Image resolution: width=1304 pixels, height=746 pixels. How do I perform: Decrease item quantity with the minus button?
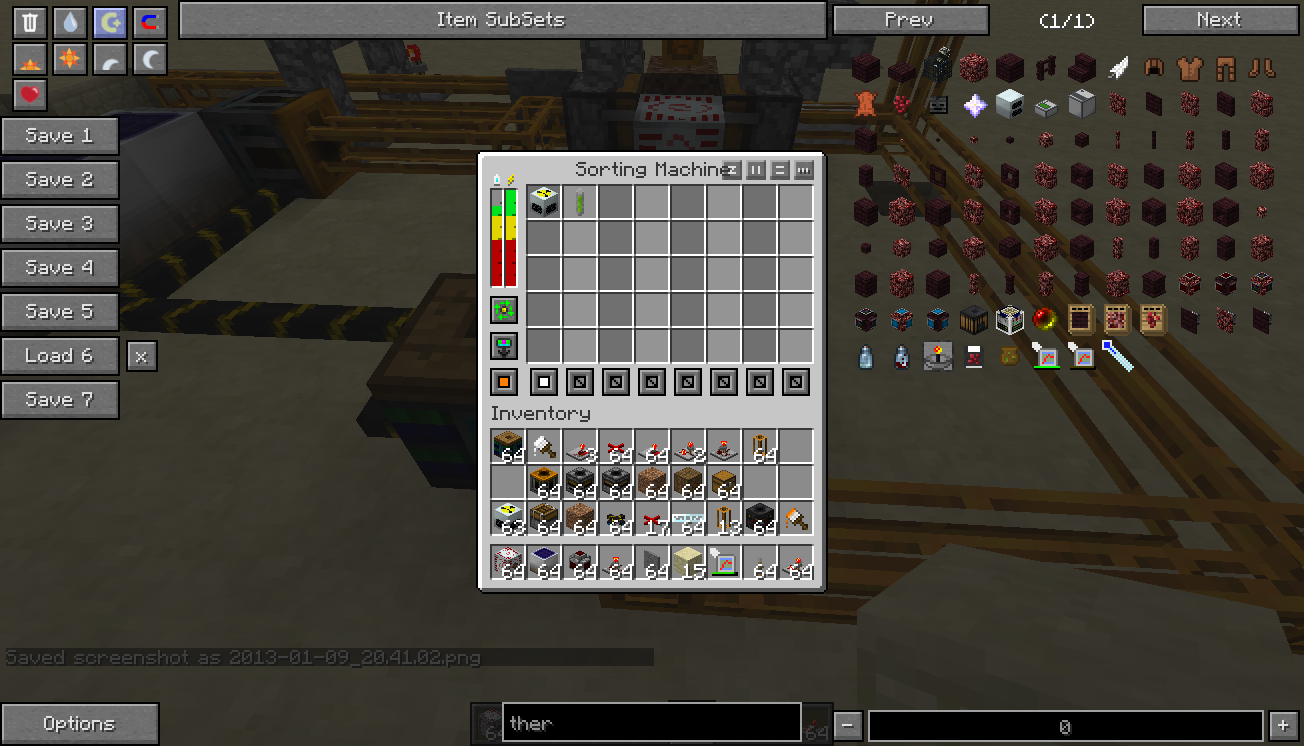tap(847, 726)
